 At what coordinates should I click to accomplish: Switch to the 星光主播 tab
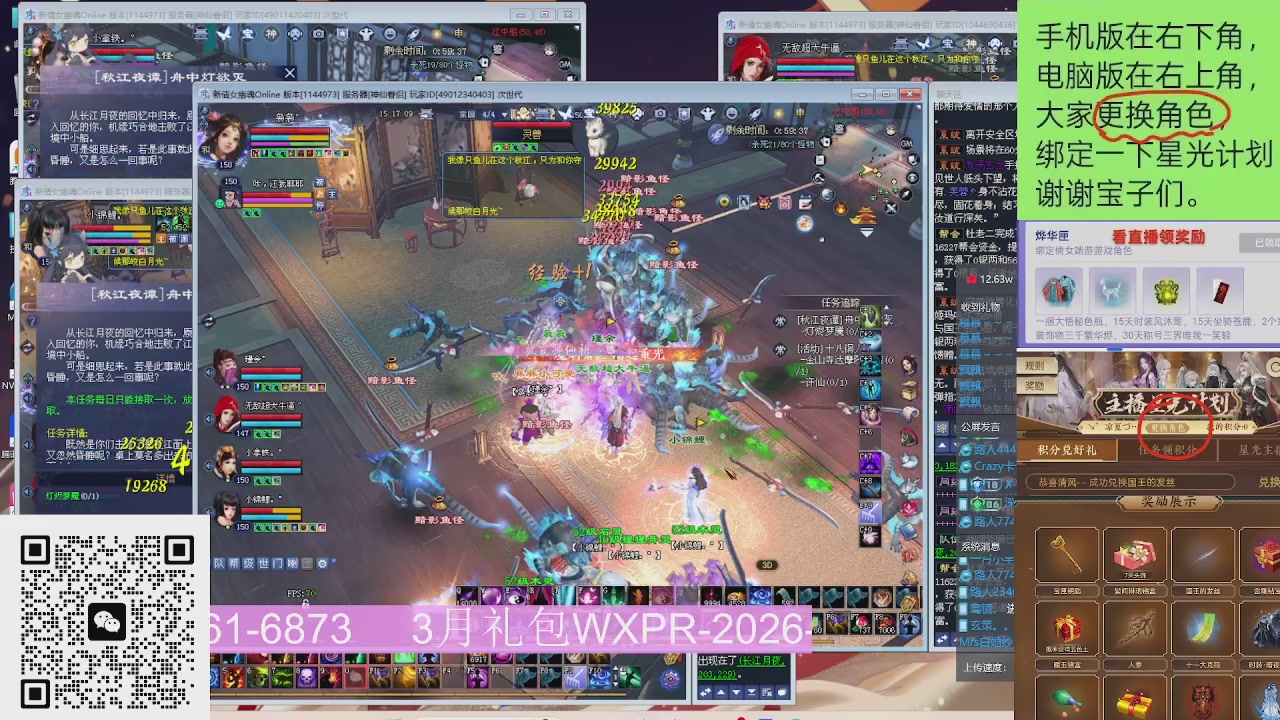point(1257,449)
